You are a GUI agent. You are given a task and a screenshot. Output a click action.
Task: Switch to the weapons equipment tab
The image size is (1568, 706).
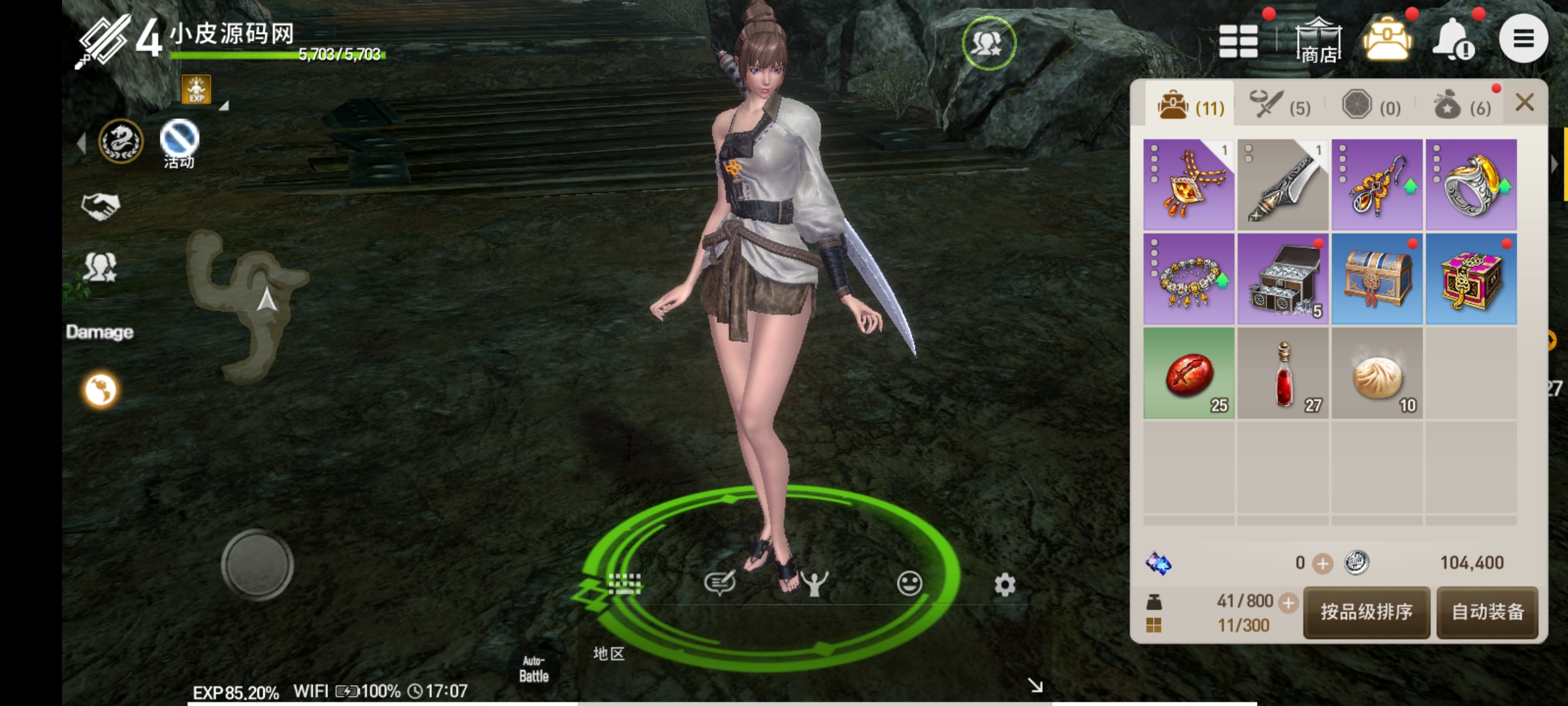click(1280, 105)
